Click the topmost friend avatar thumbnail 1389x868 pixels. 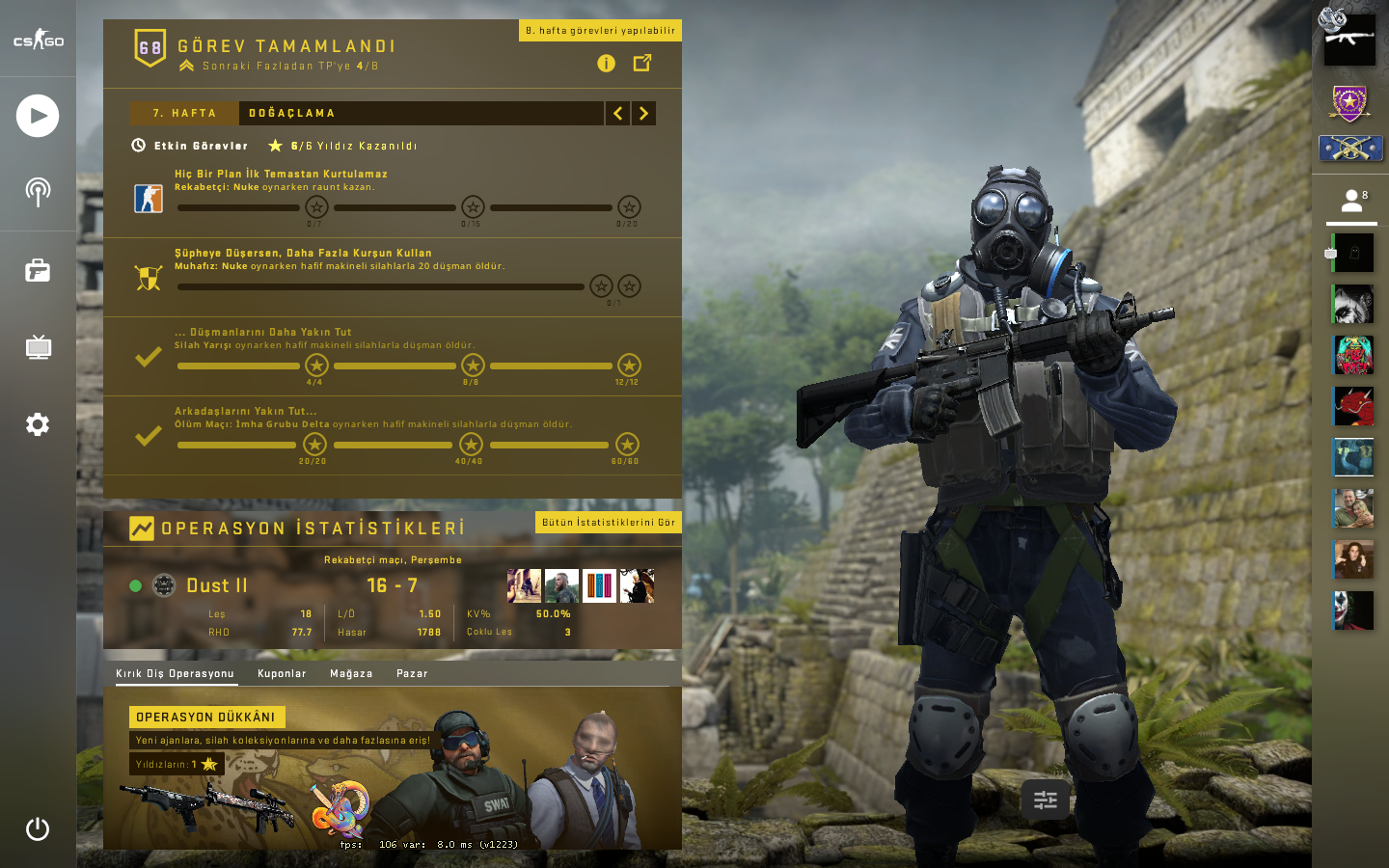click(1352, 254)
